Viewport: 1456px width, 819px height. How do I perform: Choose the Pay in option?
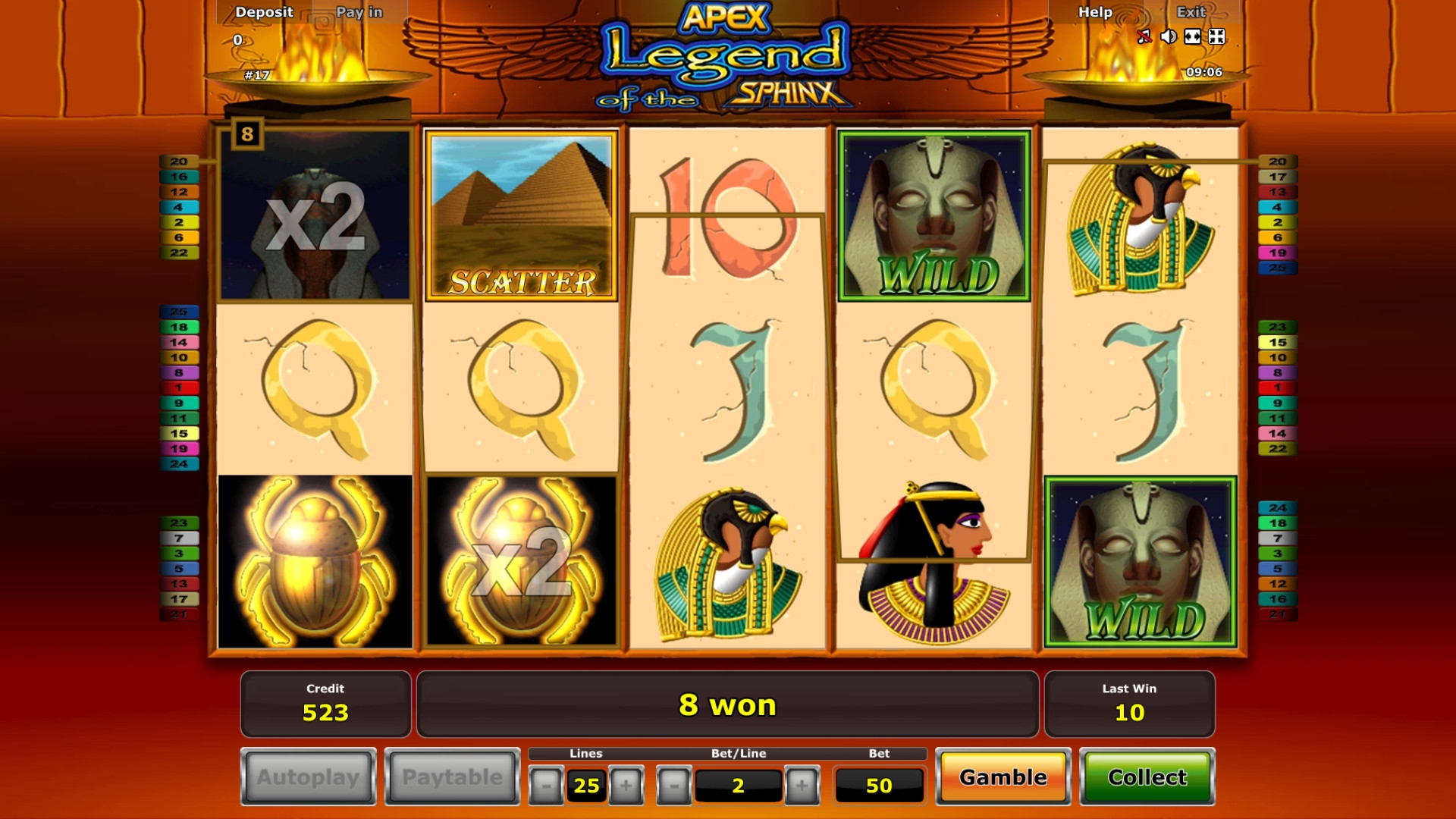(359, 12)
